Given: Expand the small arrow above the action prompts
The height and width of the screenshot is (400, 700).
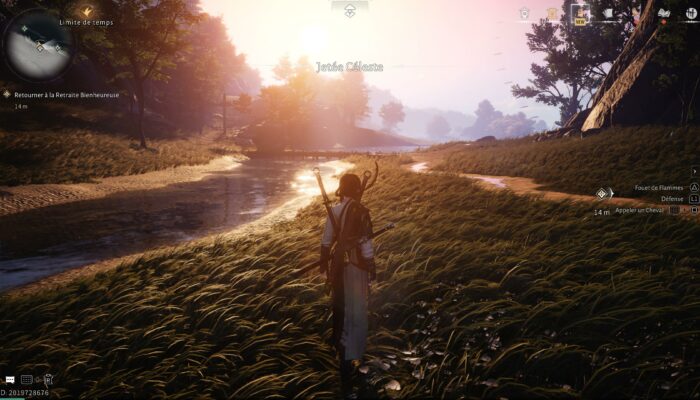Looking at the screenshot, I should (x=694, y=172).
